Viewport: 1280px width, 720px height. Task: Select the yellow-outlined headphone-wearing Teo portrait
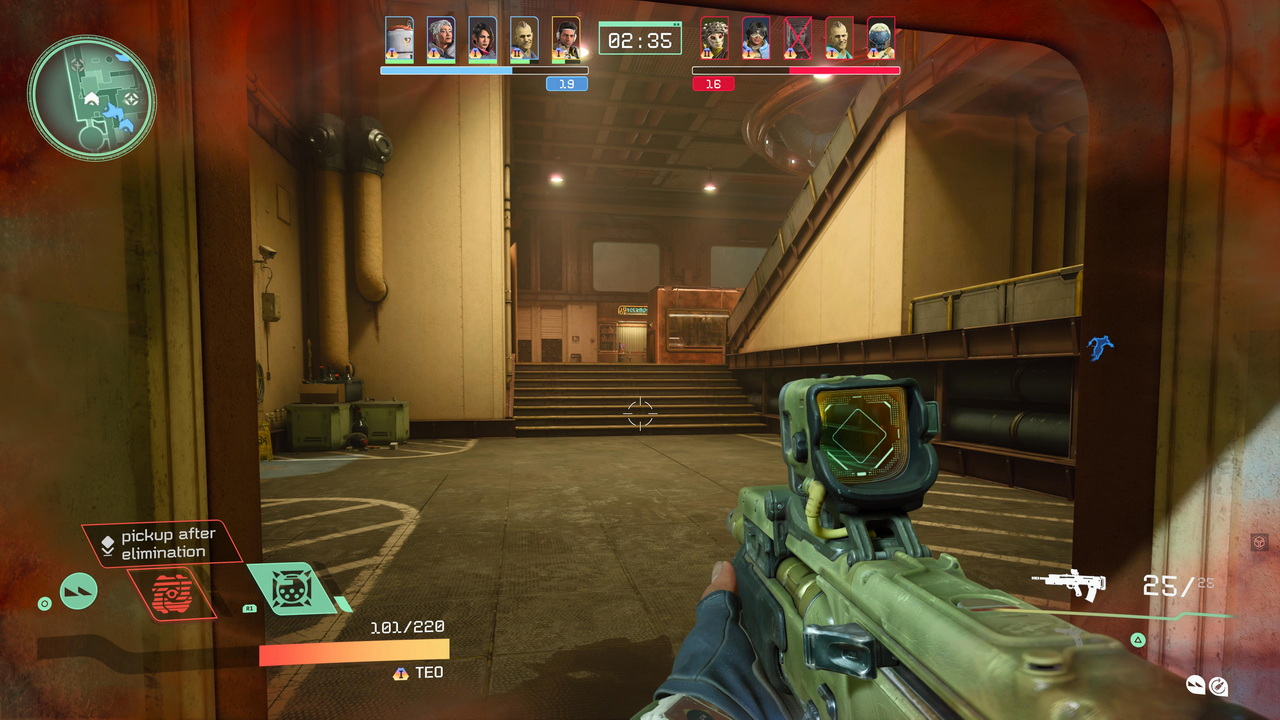coord(566,39)
